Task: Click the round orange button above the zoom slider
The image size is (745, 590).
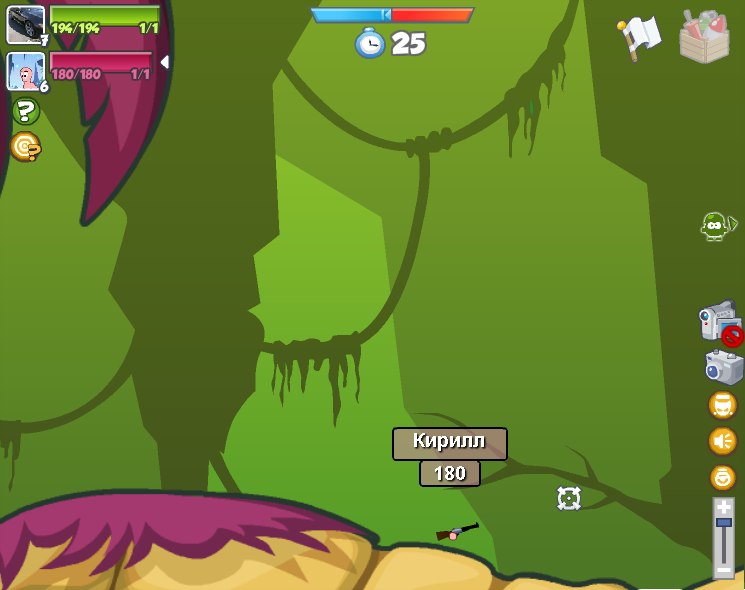Action: pos(722,477)
